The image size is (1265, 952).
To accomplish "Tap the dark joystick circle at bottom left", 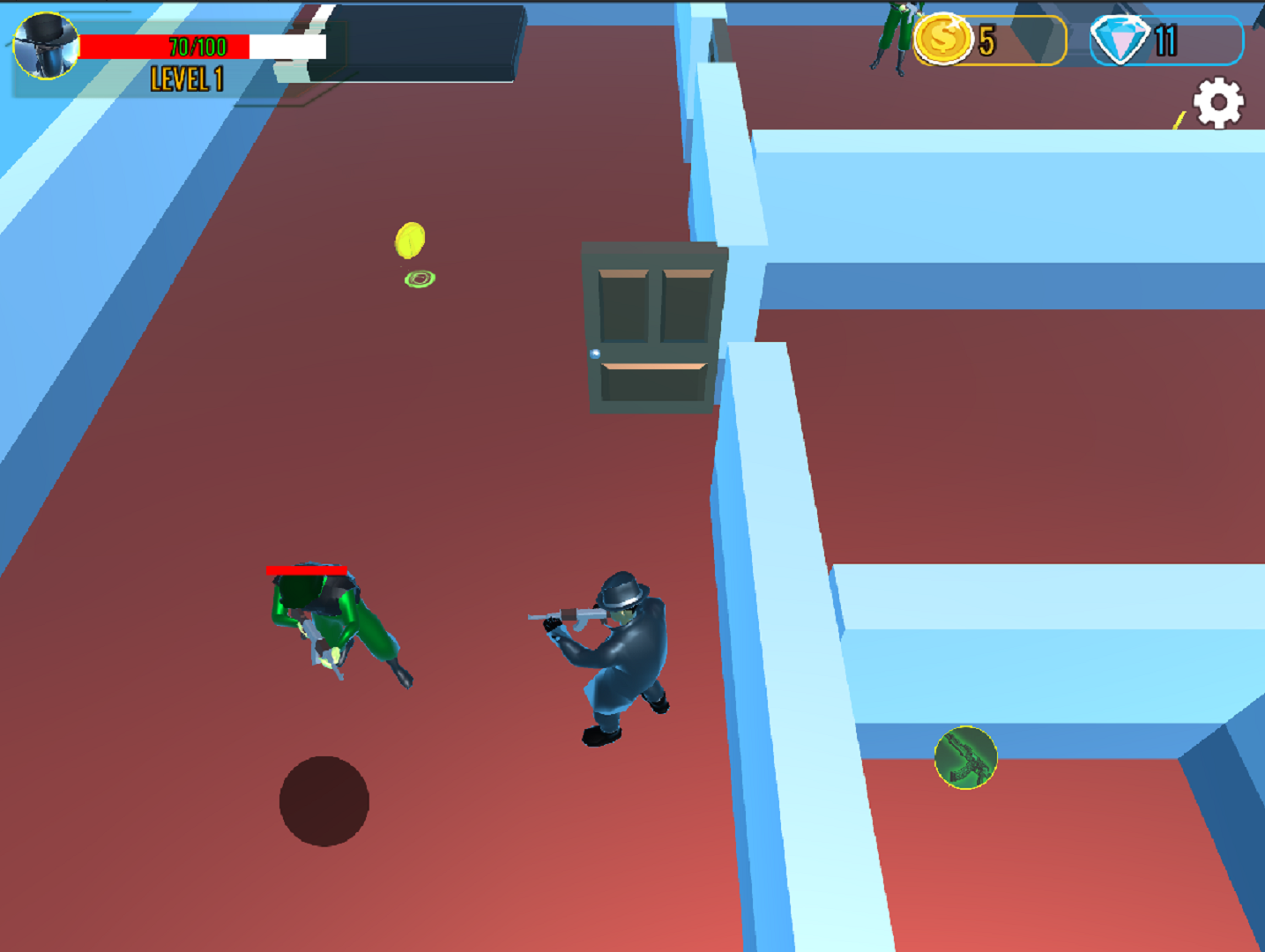I will point(325,801).
